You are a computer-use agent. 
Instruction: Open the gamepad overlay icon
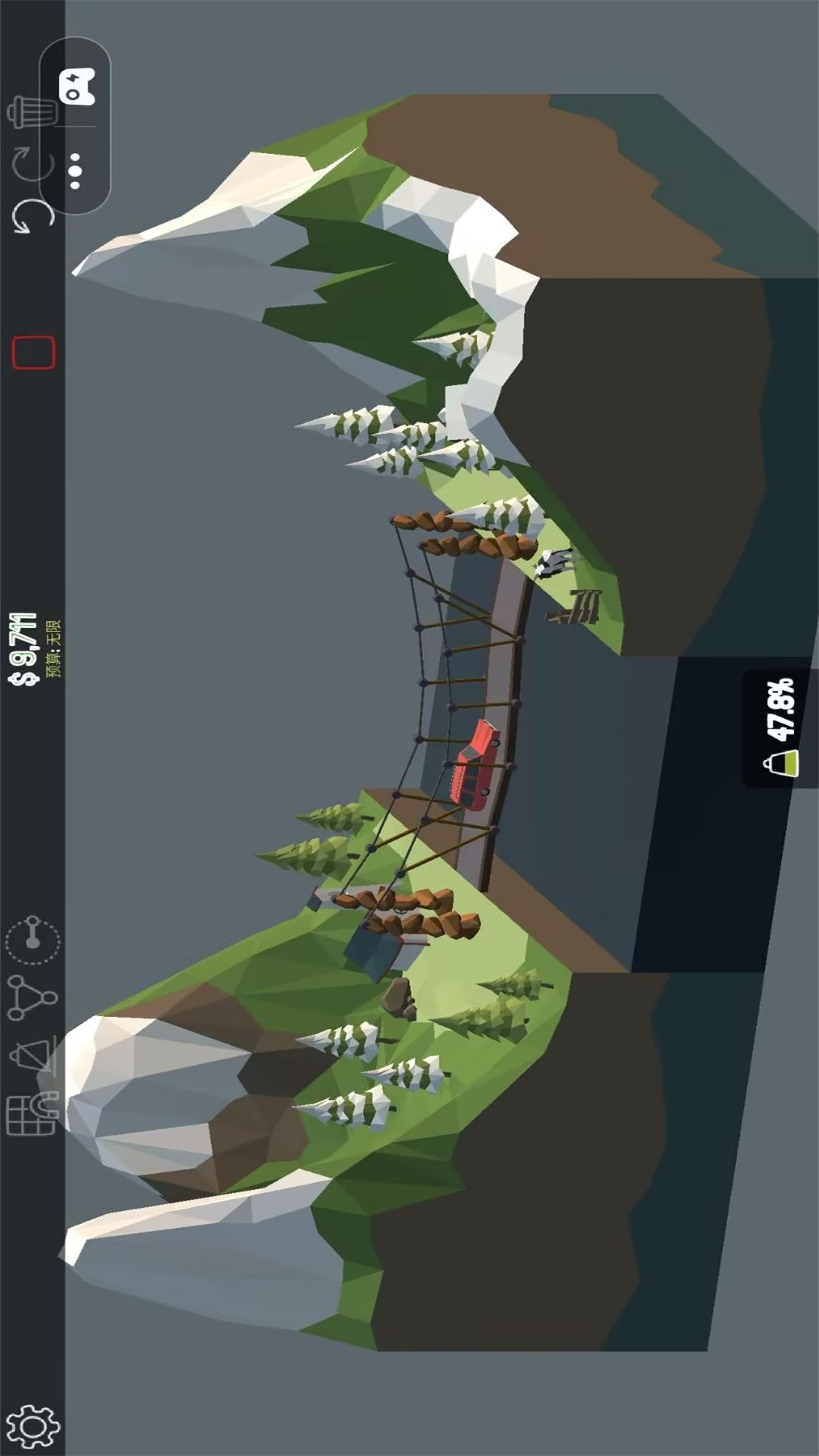pyautogui.click(x=77, y=86)
